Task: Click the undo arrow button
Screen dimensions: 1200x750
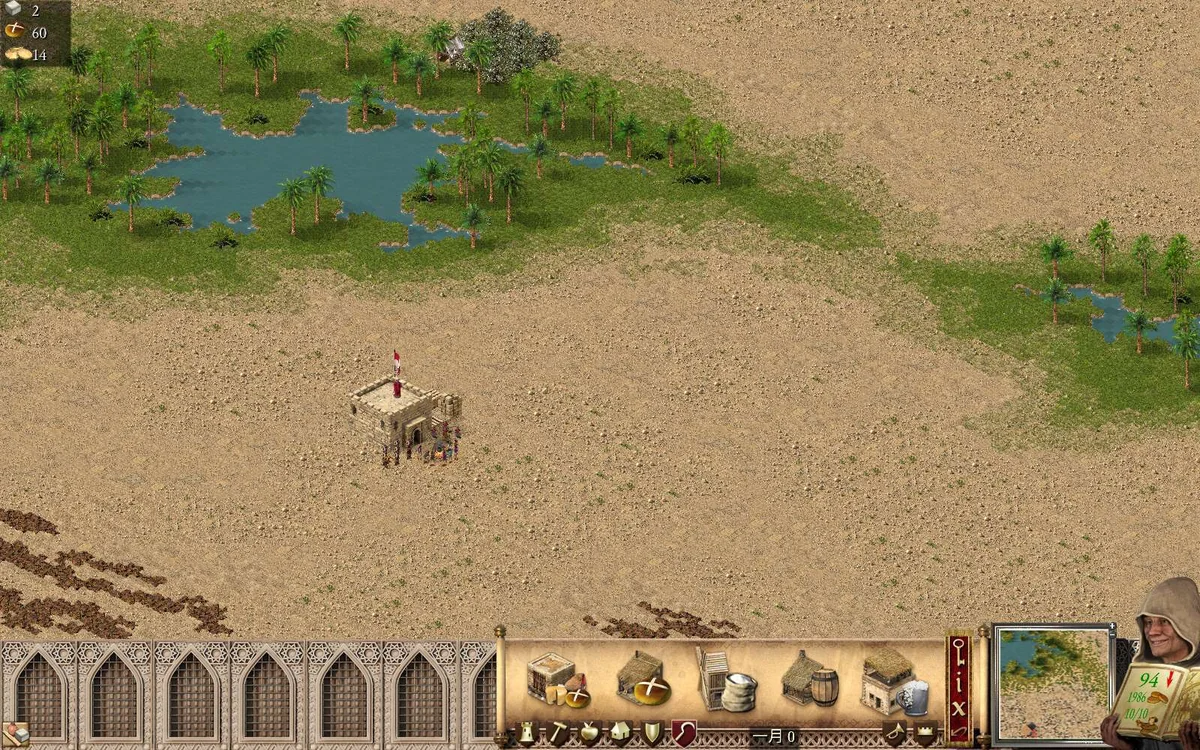Action: pyautogui.click(x=959, y=730)
